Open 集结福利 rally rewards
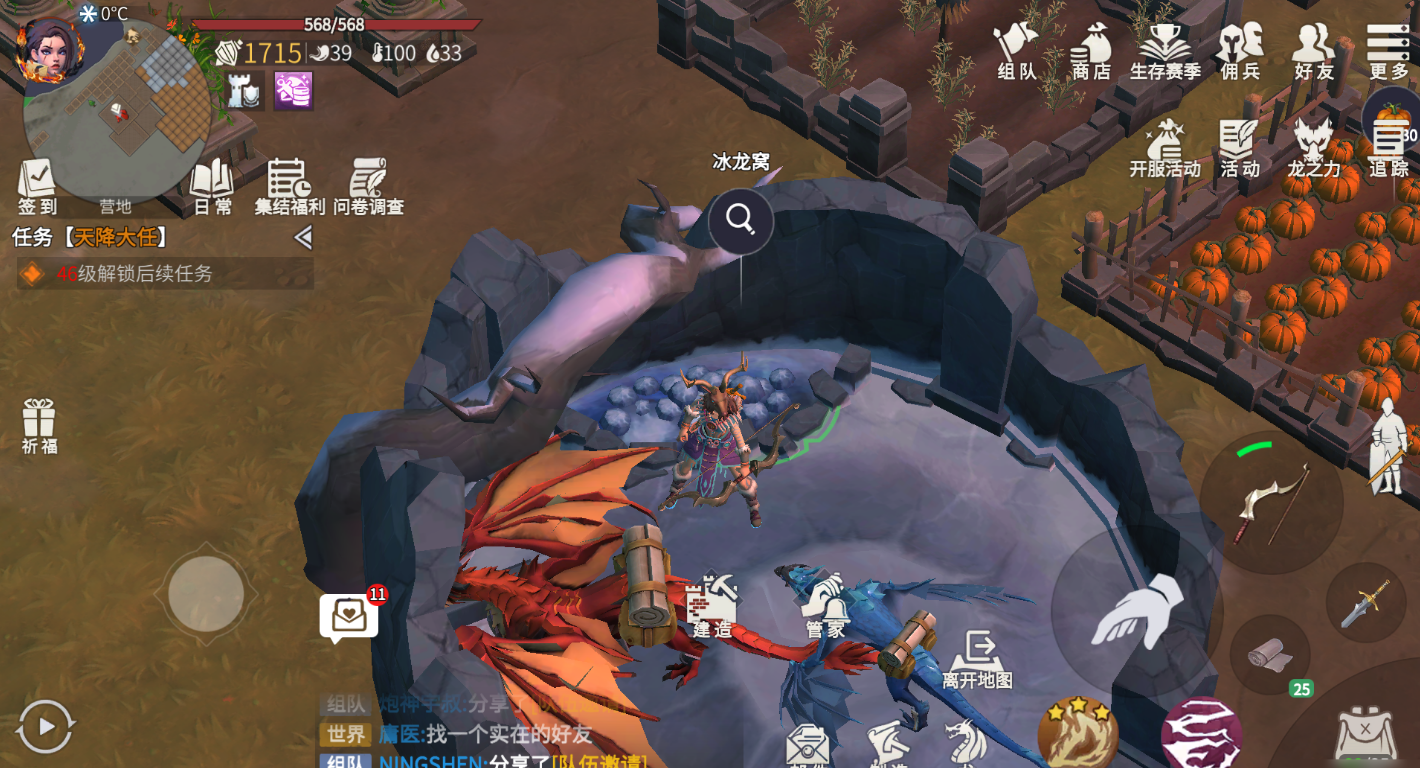1420x768 pixels. [x=289, y=186]
